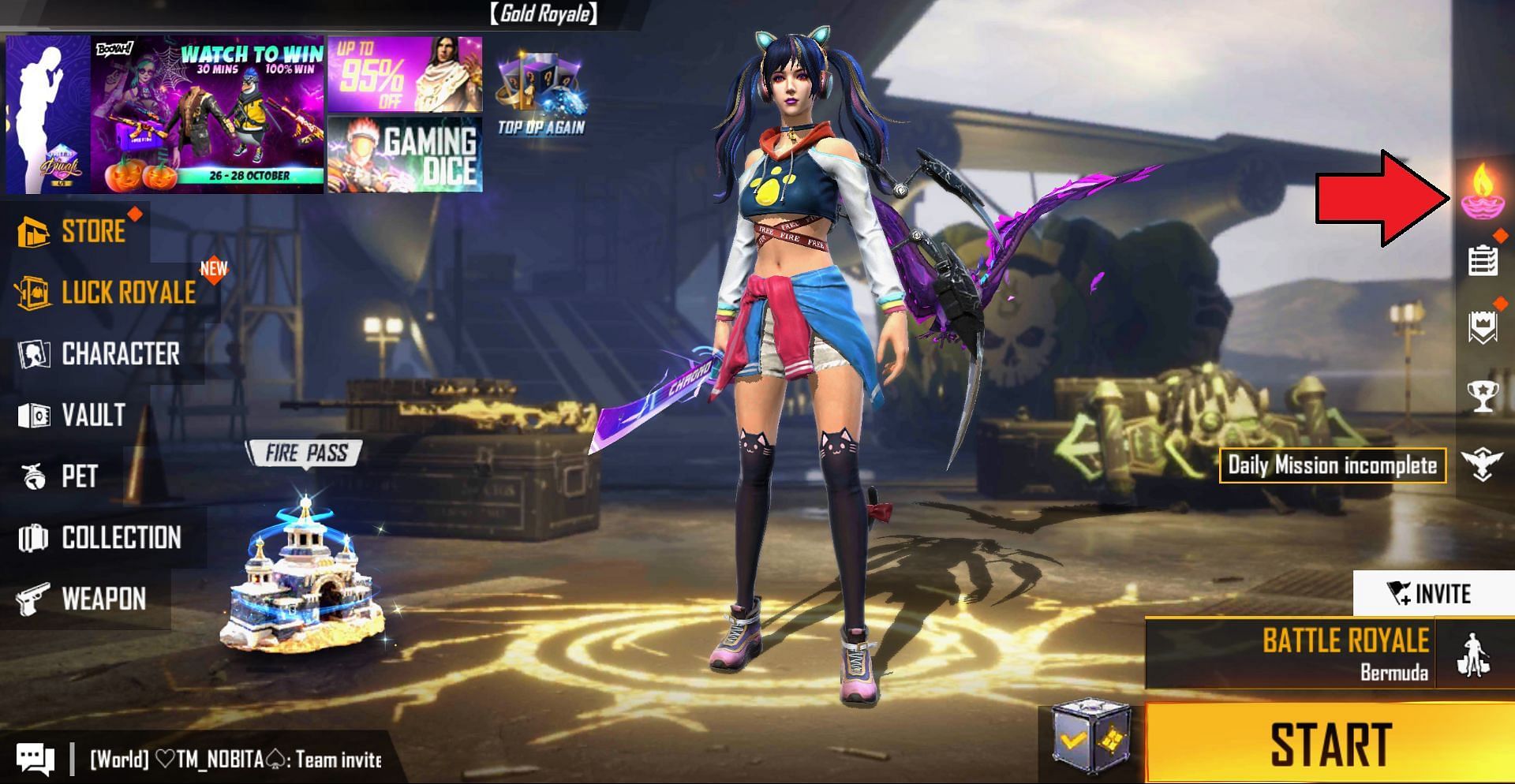Open the Gaming Dice event banner

(x=404, y=155)
